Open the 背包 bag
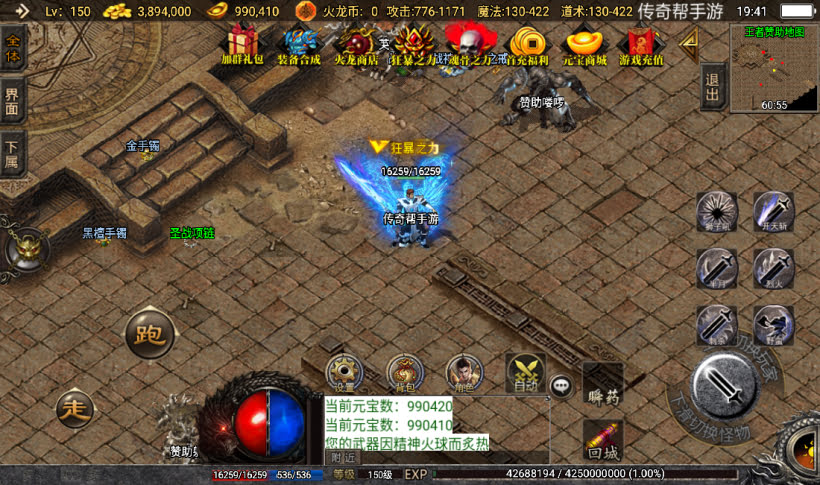Screen dimensions: 820x485 [404, 374]
